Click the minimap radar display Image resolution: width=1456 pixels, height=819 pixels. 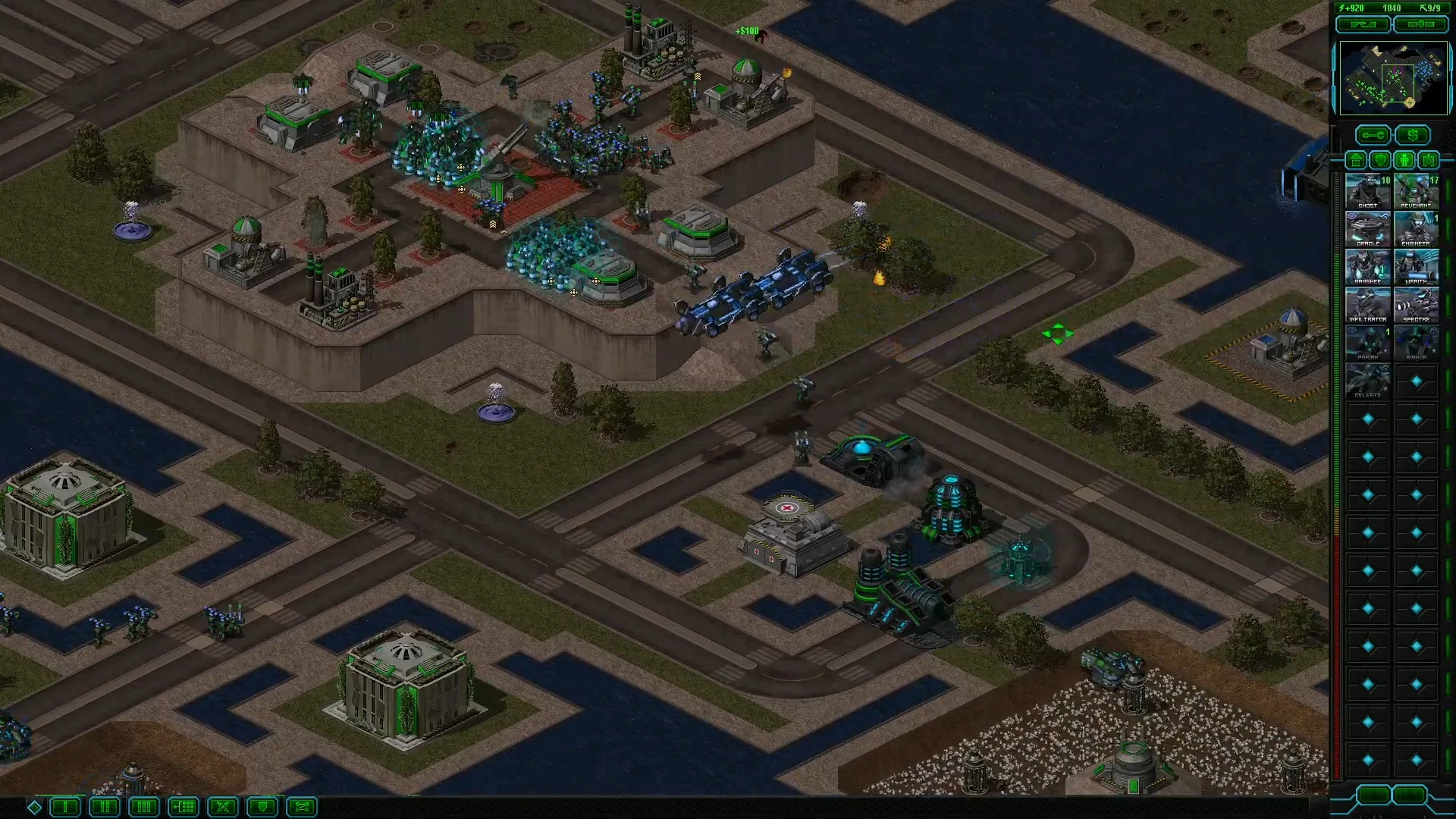[x=1393, y=78]
